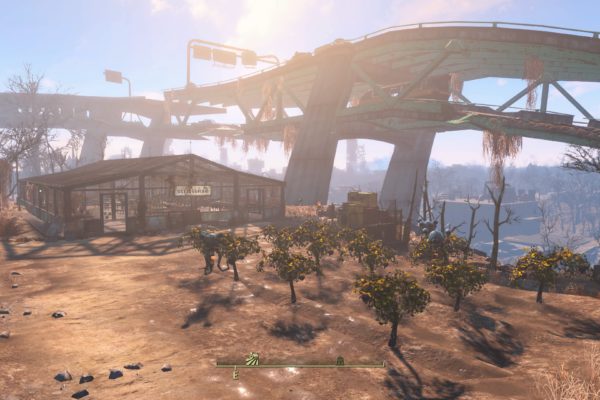The width and height of the screenshot is (600, 400).
Task: Click the striped fan-shaped marker on the compass
Action: (253, 358)
